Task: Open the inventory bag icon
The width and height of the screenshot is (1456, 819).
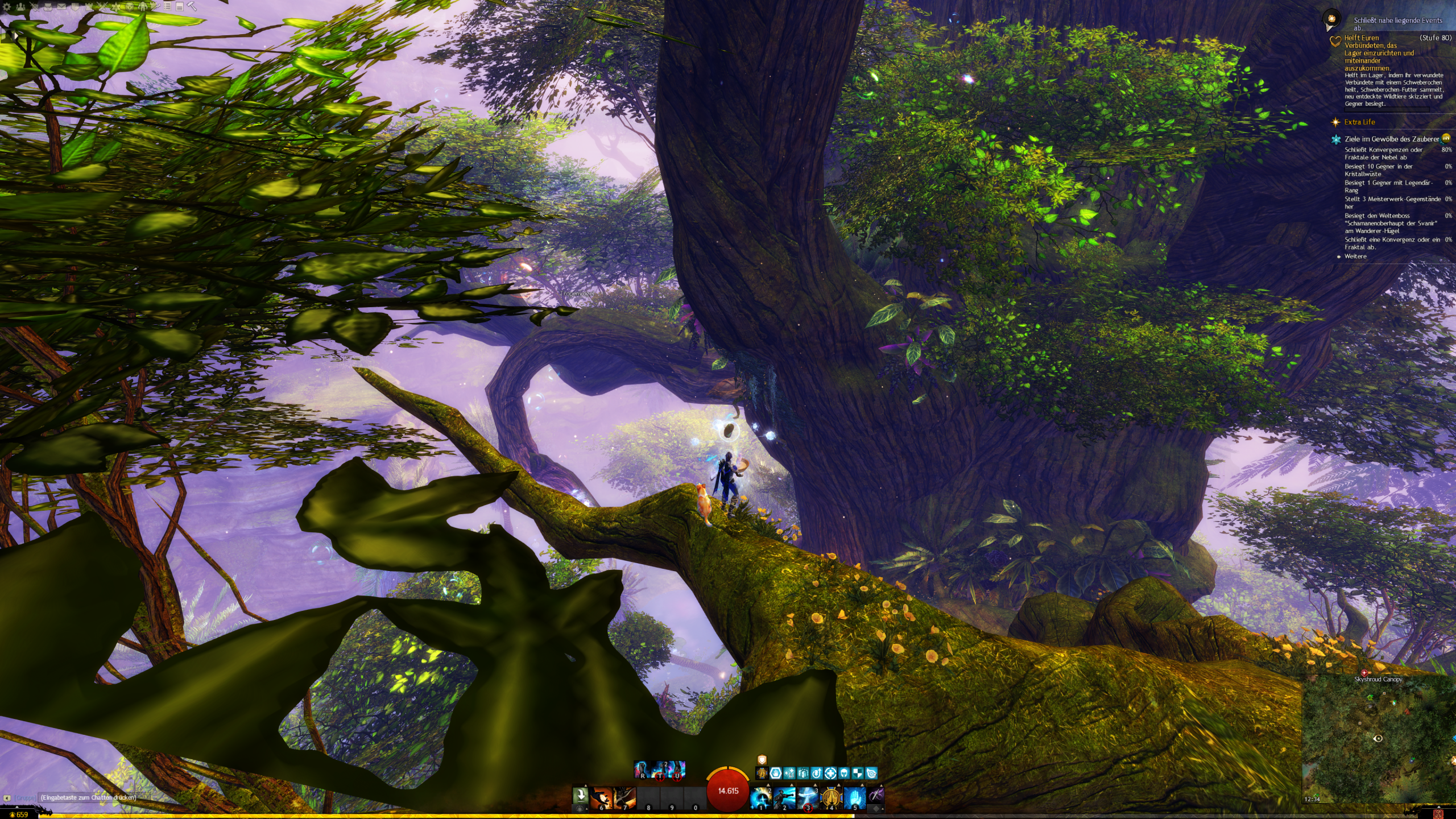Action: coord(48,7)
